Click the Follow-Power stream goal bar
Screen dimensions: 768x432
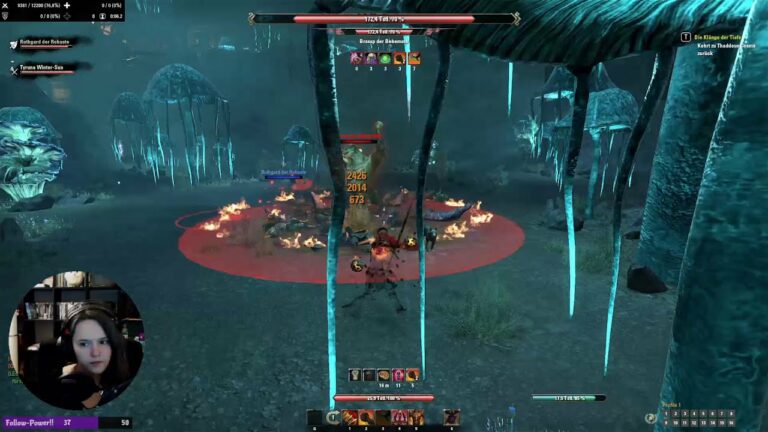point(66,423)
